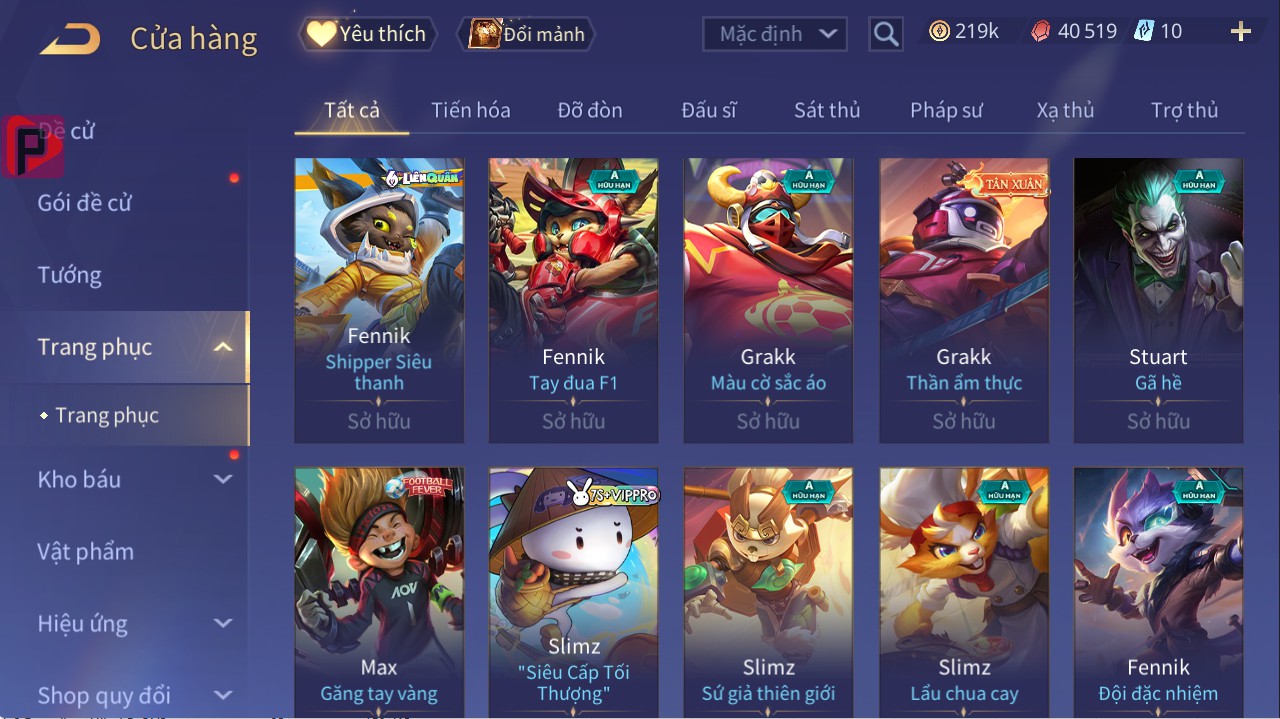Switch to the Tiến hóa tab
1280x719 pixels.
click(471, 110)
